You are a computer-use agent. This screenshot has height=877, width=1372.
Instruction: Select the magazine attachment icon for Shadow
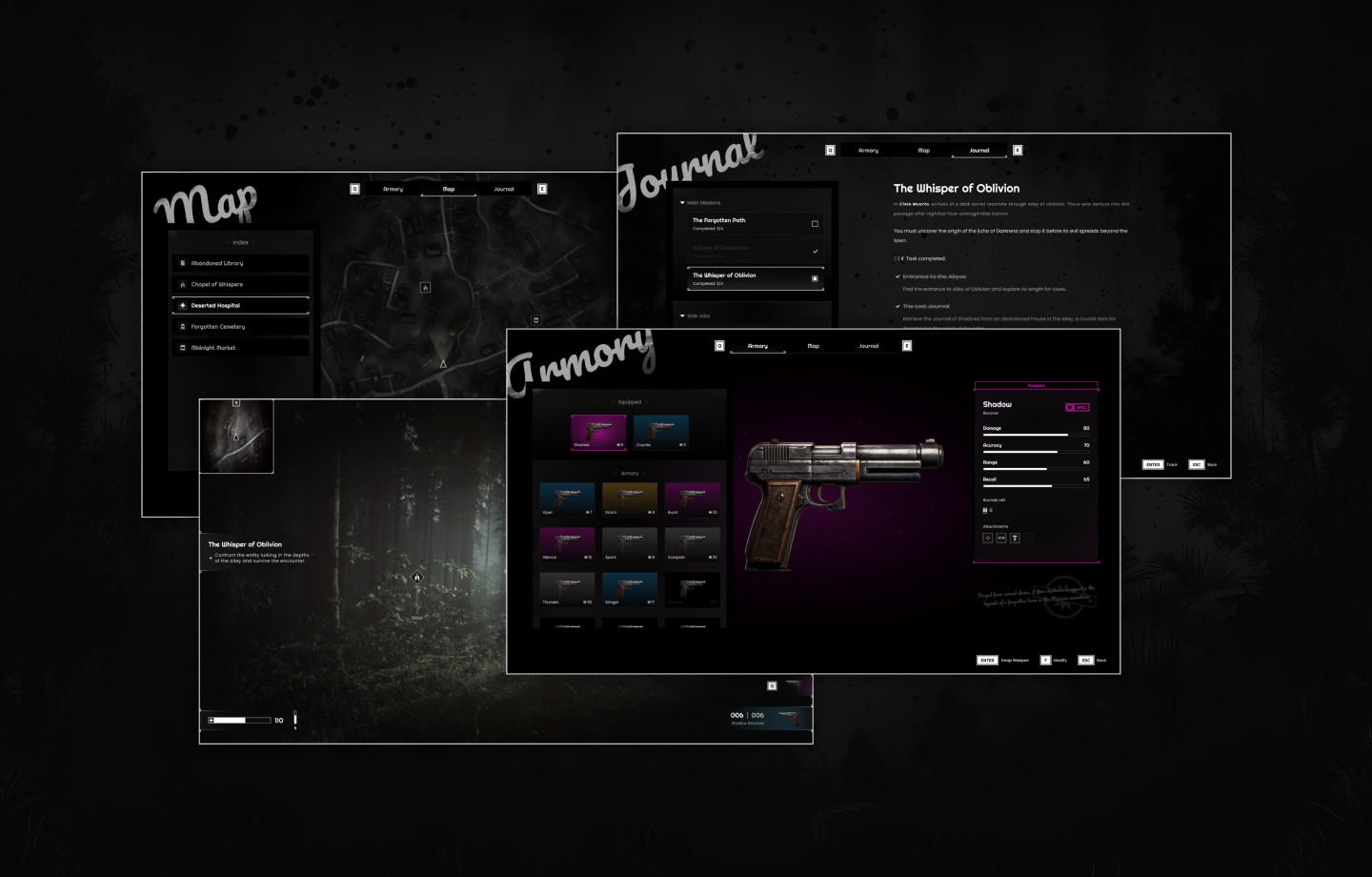click(1001, 538)
